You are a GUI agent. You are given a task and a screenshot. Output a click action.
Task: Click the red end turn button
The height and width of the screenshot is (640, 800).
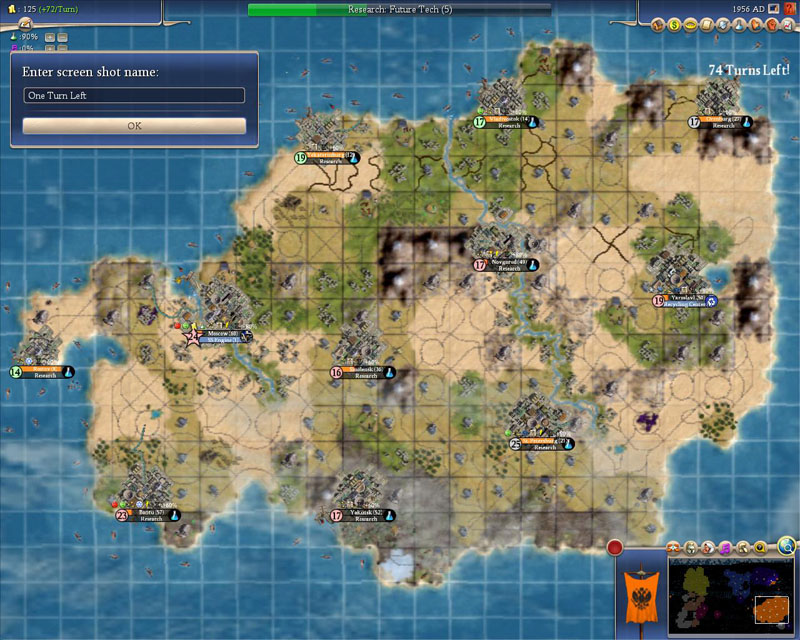(x=615, y=547)
